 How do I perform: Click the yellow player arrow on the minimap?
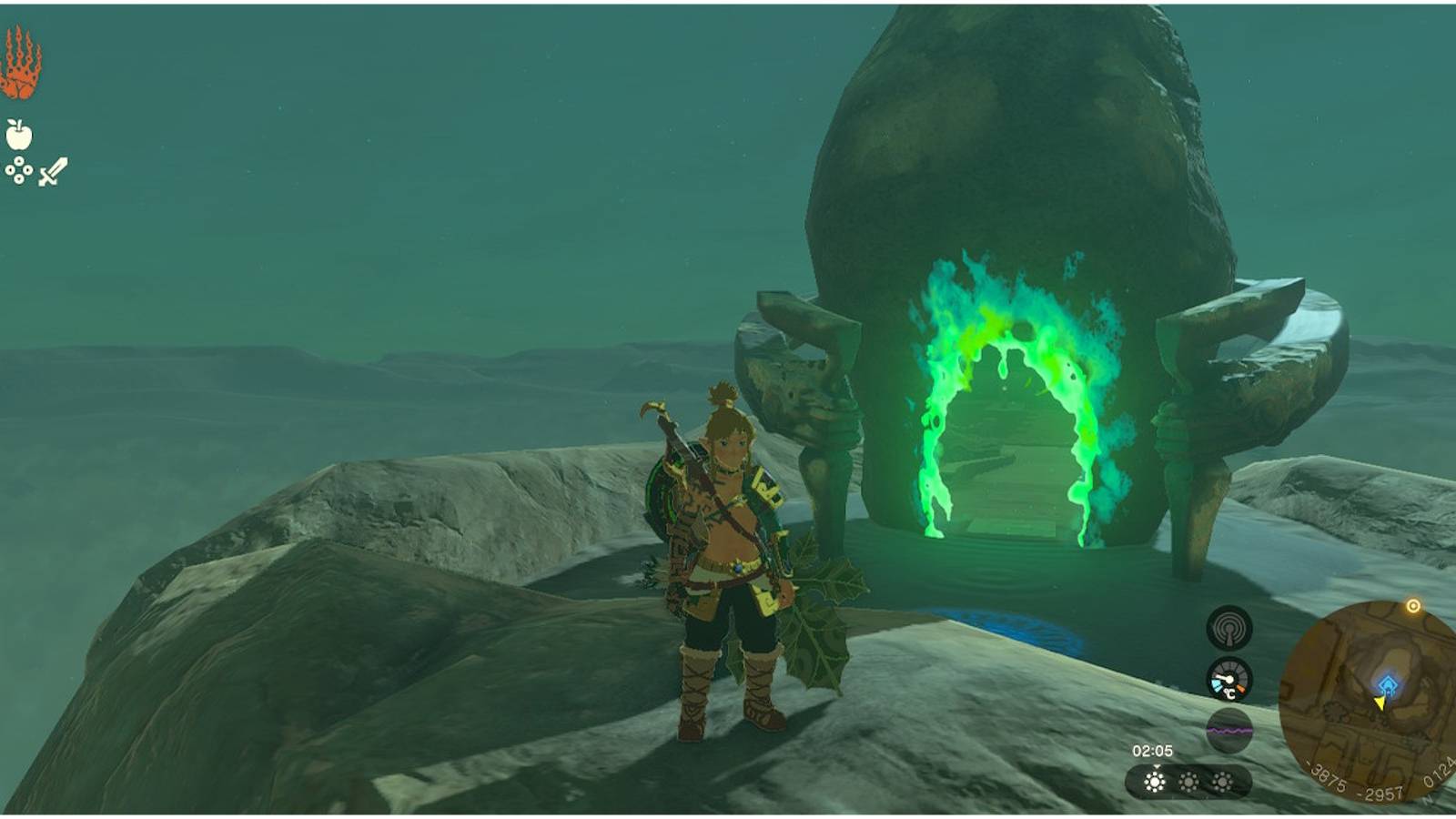point(1381,703)
